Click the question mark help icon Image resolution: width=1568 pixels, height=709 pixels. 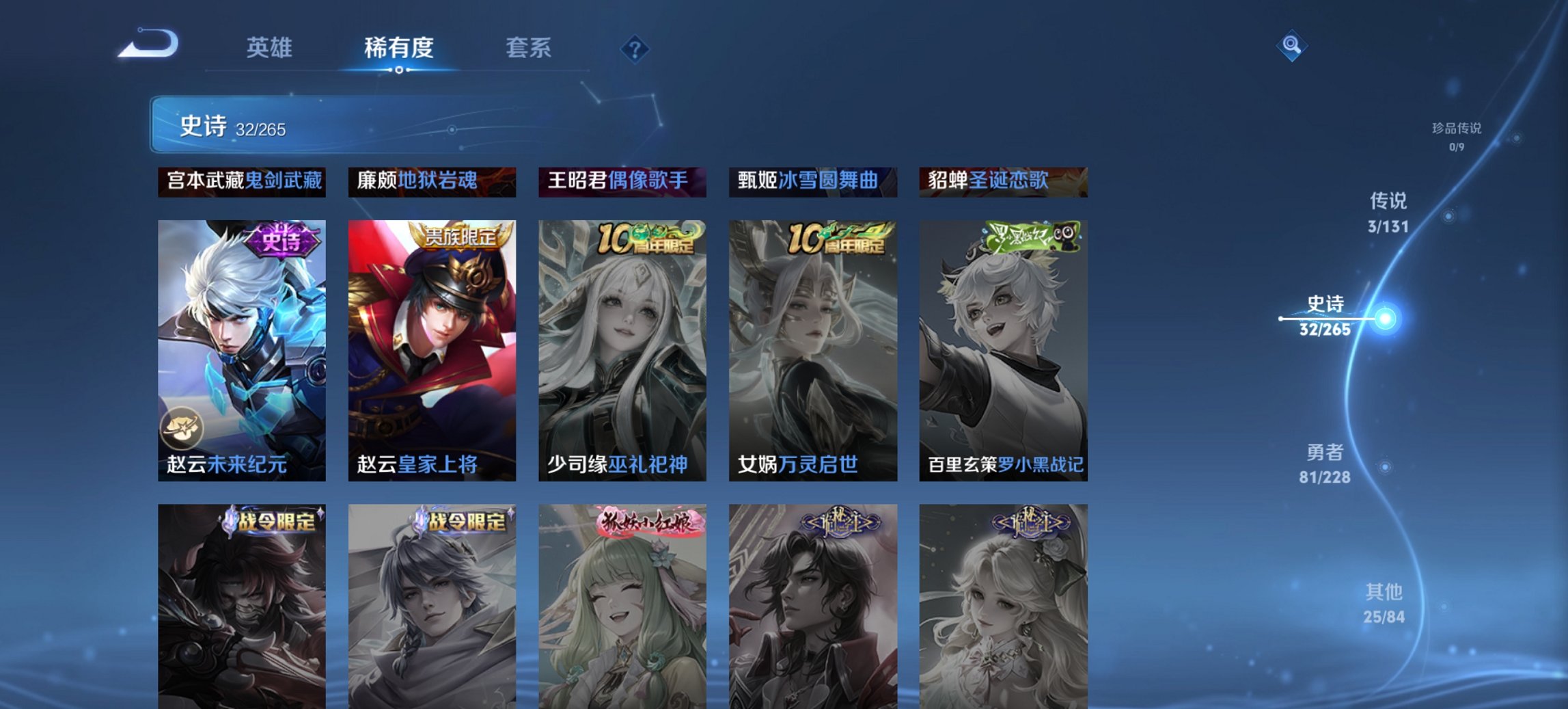click(x=635, y=49)
